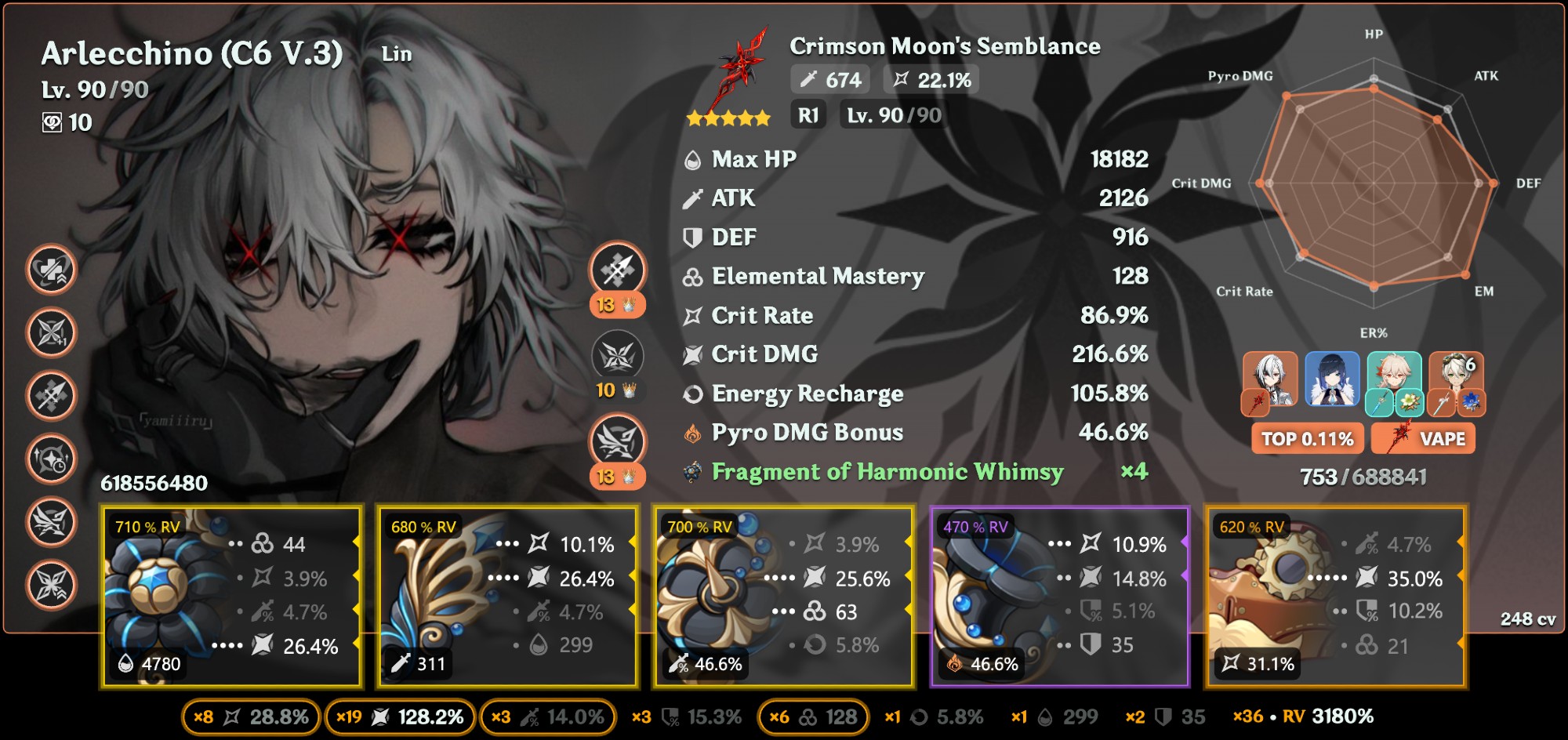Screen dimensions: 1568x740
Task: Open the sands artifact with 46.6% ATK
Action: coord(783,597)
